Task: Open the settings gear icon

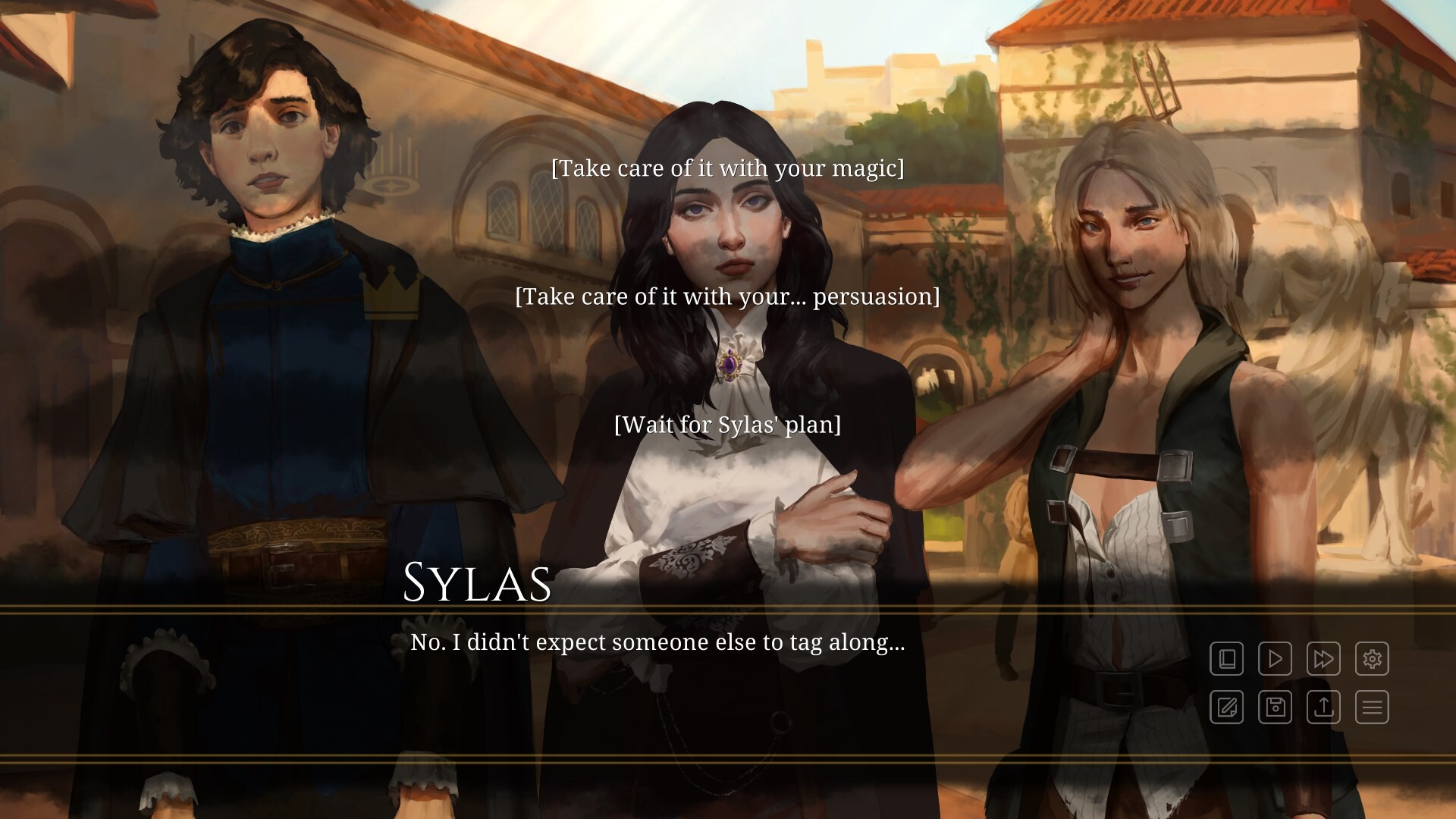Action: 1373,659
